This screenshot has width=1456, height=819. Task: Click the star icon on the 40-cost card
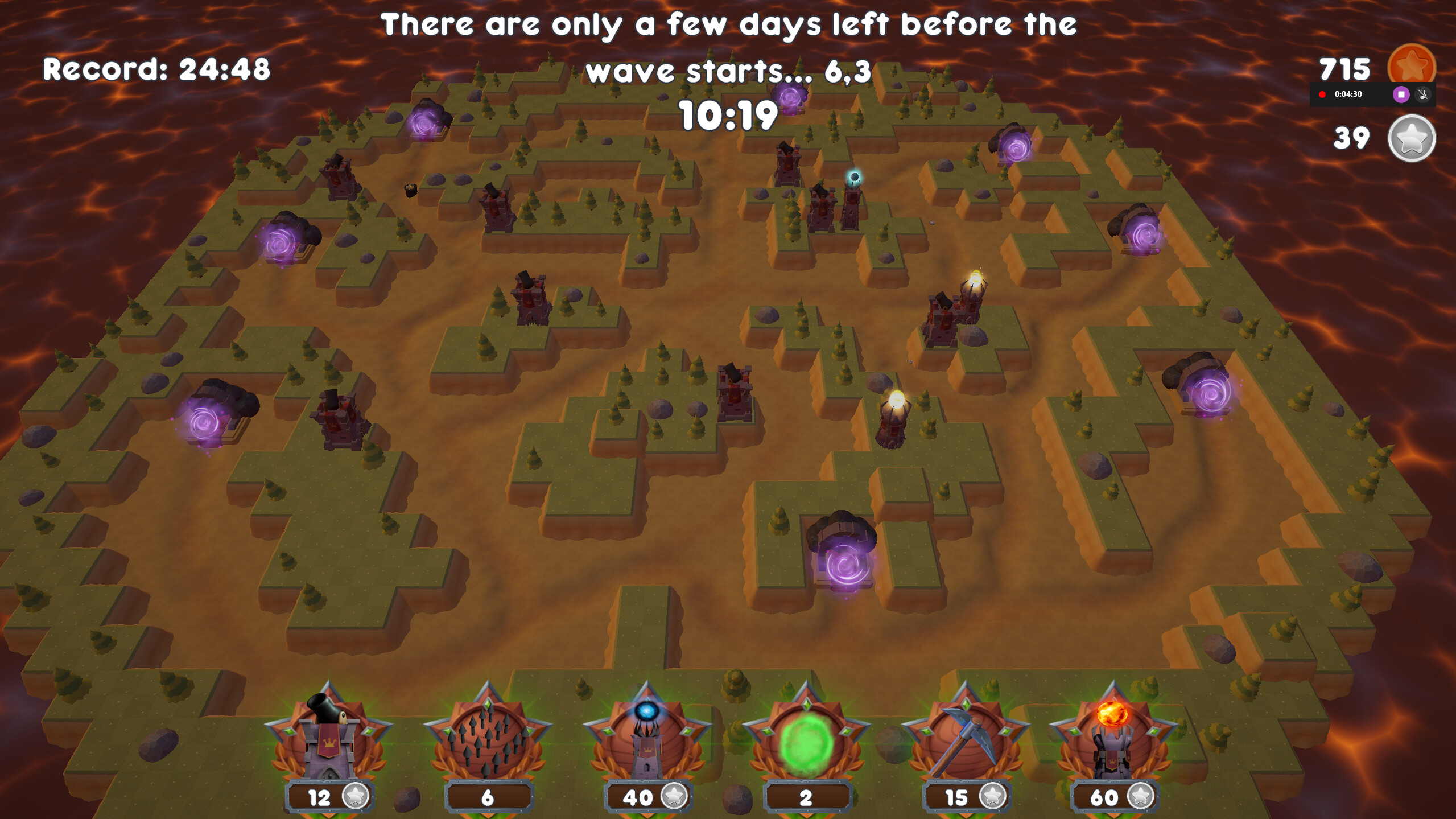tap(677, 797)
